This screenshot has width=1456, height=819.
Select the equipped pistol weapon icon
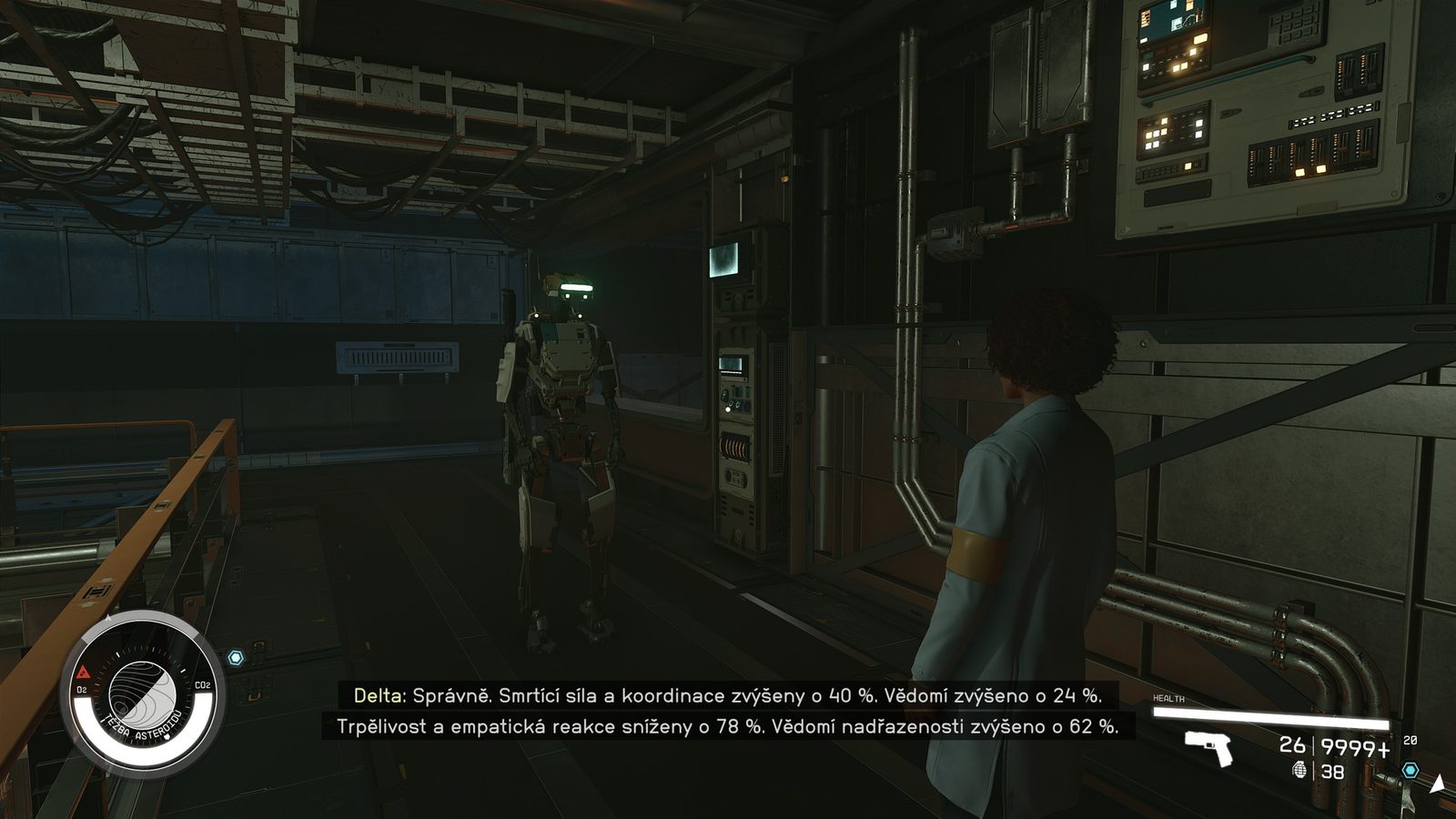(x=1209, y=748)
